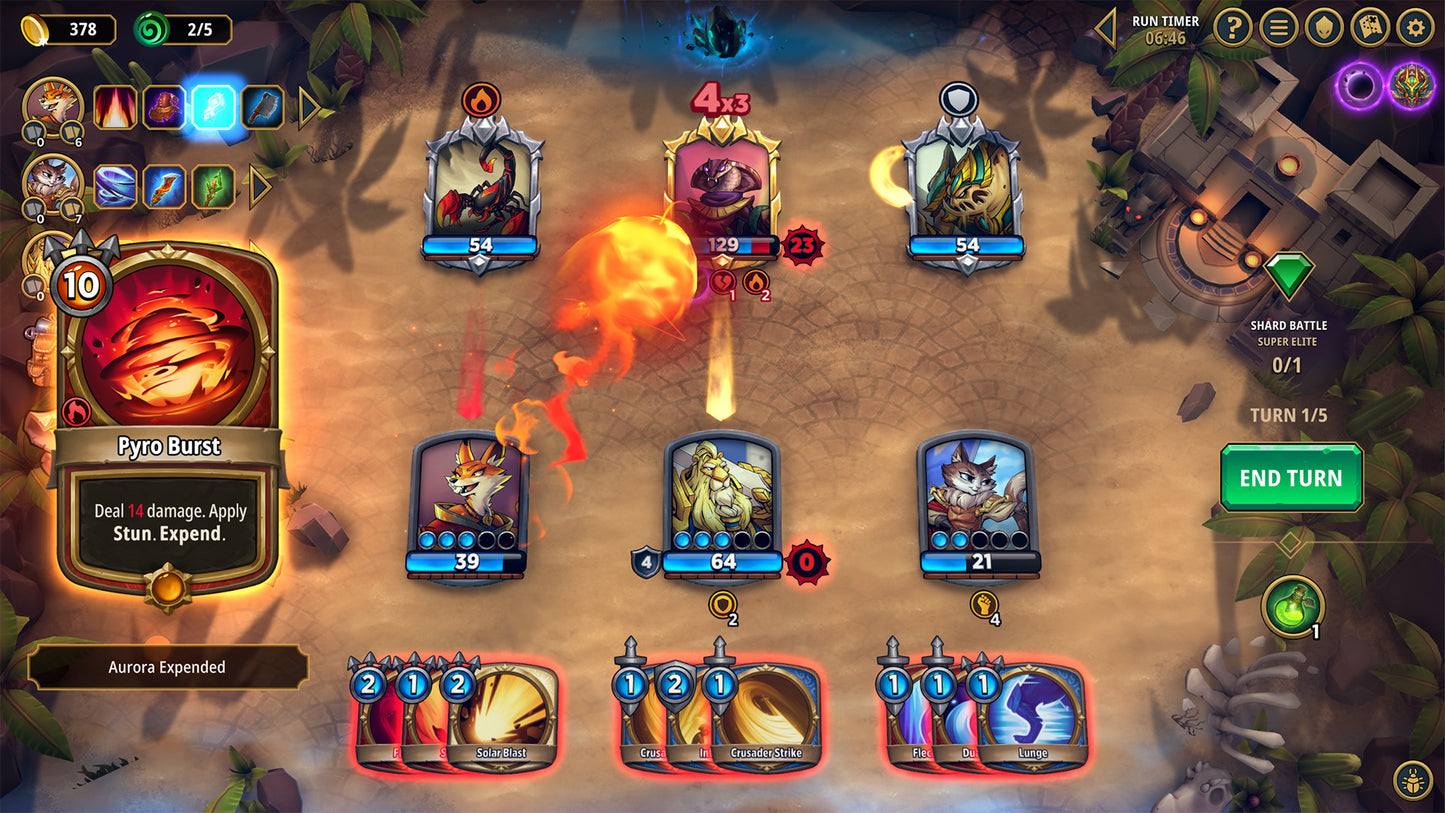The height and width of the screenshot is (813, 1445).
Task: Expand the fox hero's ability row arrow
Action: coord(310,107)
